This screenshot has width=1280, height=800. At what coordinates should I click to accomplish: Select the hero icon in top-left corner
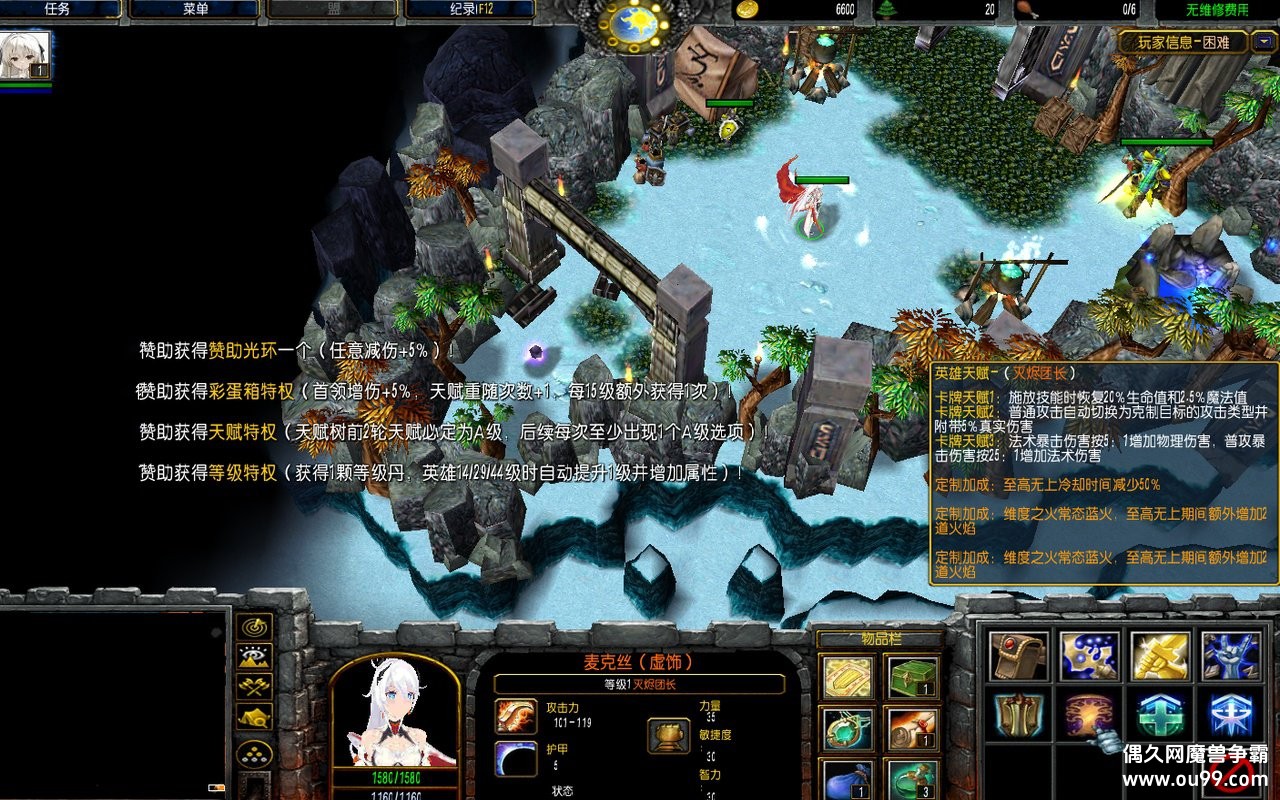click(x=26, y=56)
